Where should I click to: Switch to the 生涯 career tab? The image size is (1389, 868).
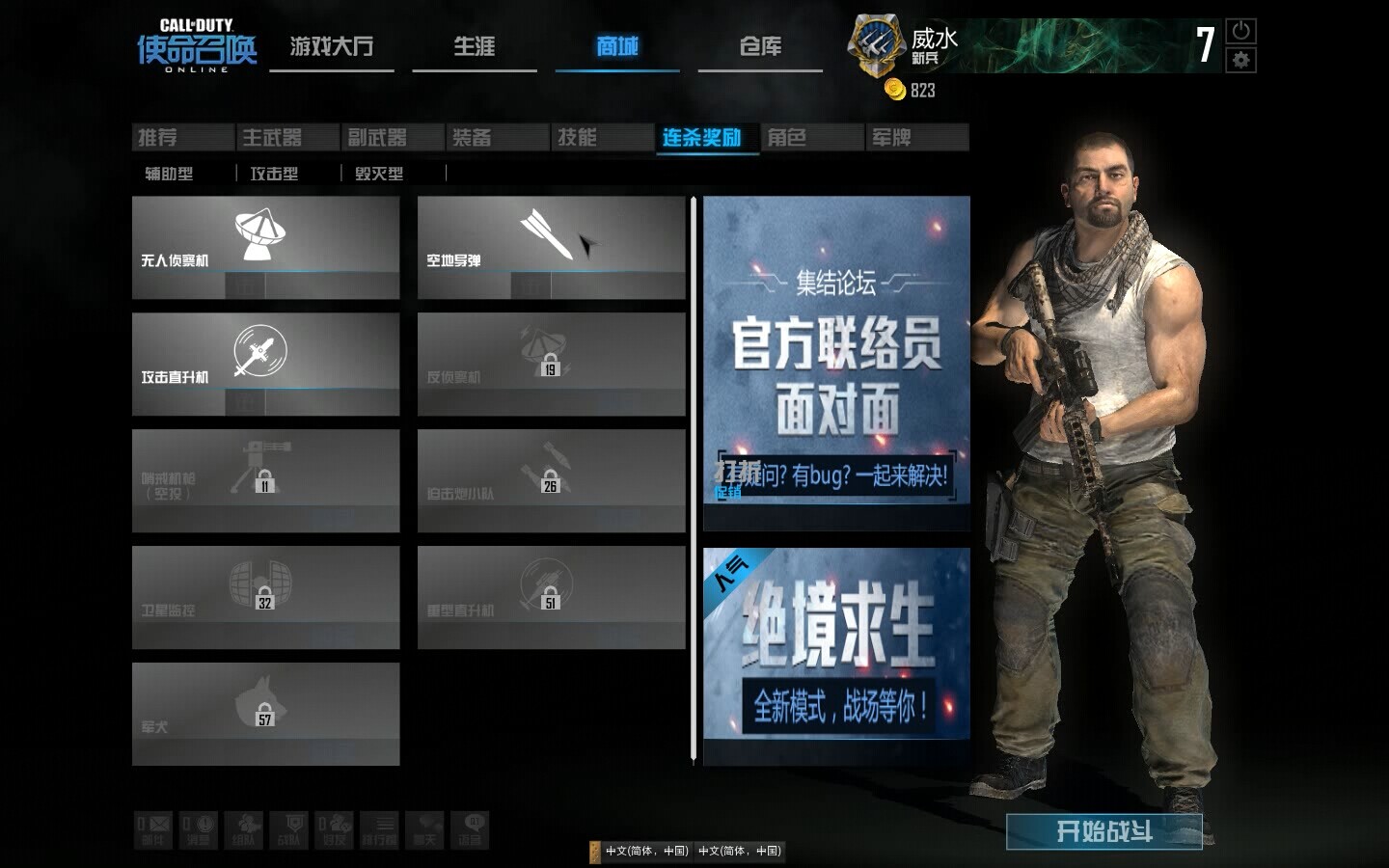tap(474, 46)
